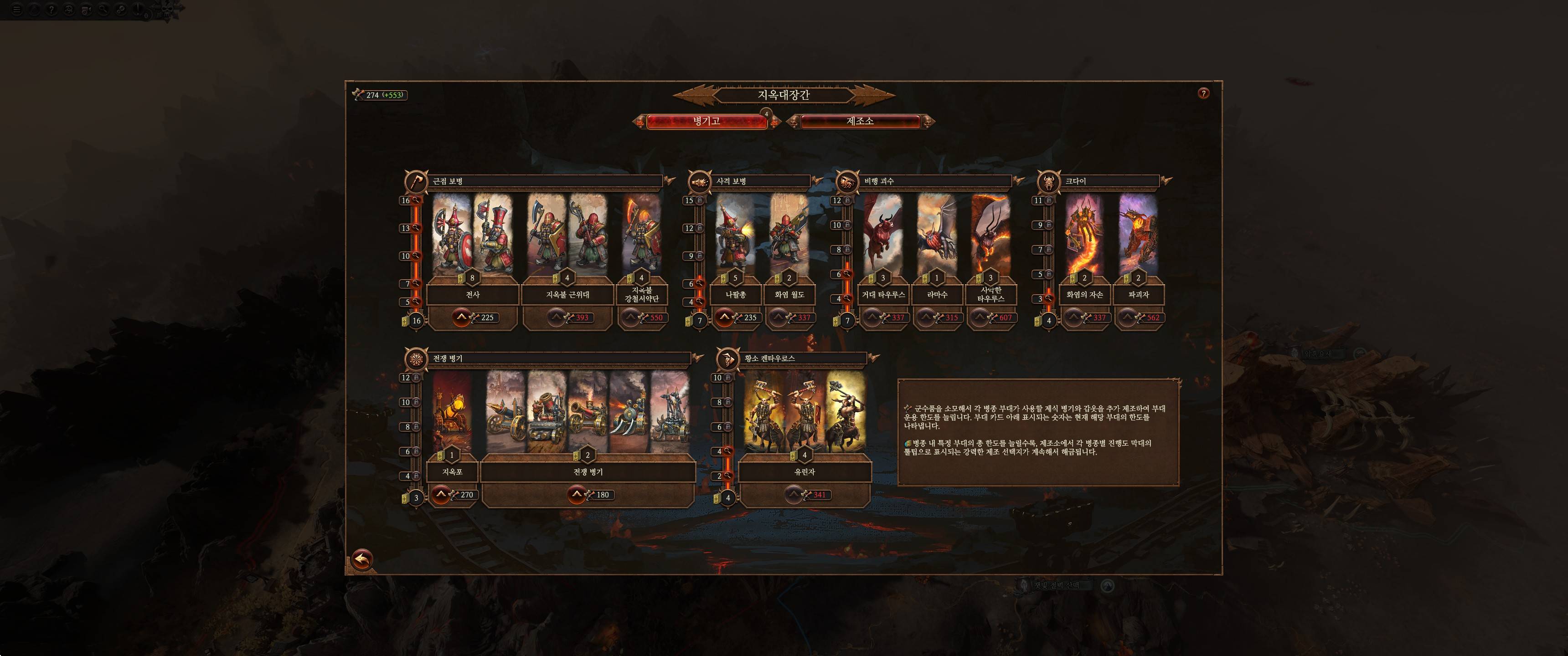Raise 전쟁 병기 cap for 180
The height and width of the screenshot is (656, 1568).
pos(577,495)
